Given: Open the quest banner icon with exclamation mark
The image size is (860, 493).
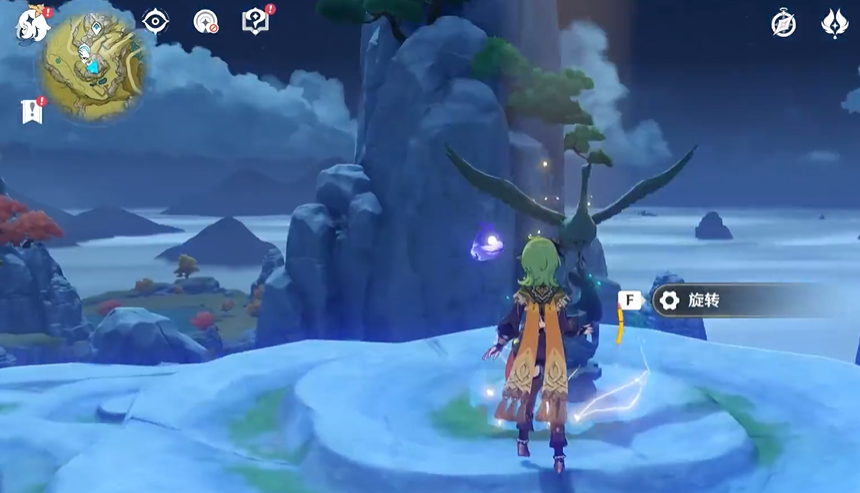Looking at the screenshot, I should point(32,110).
